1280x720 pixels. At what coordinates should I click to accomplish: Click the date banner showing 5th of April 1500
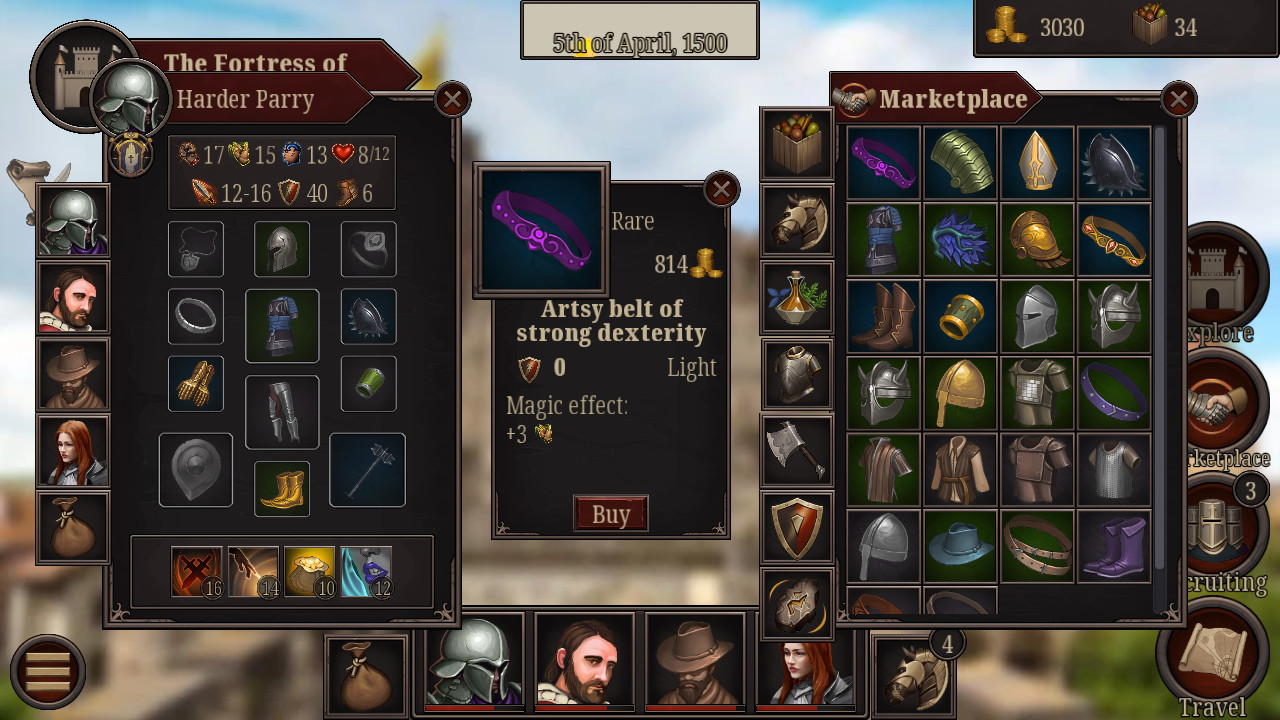coord(639,30)
